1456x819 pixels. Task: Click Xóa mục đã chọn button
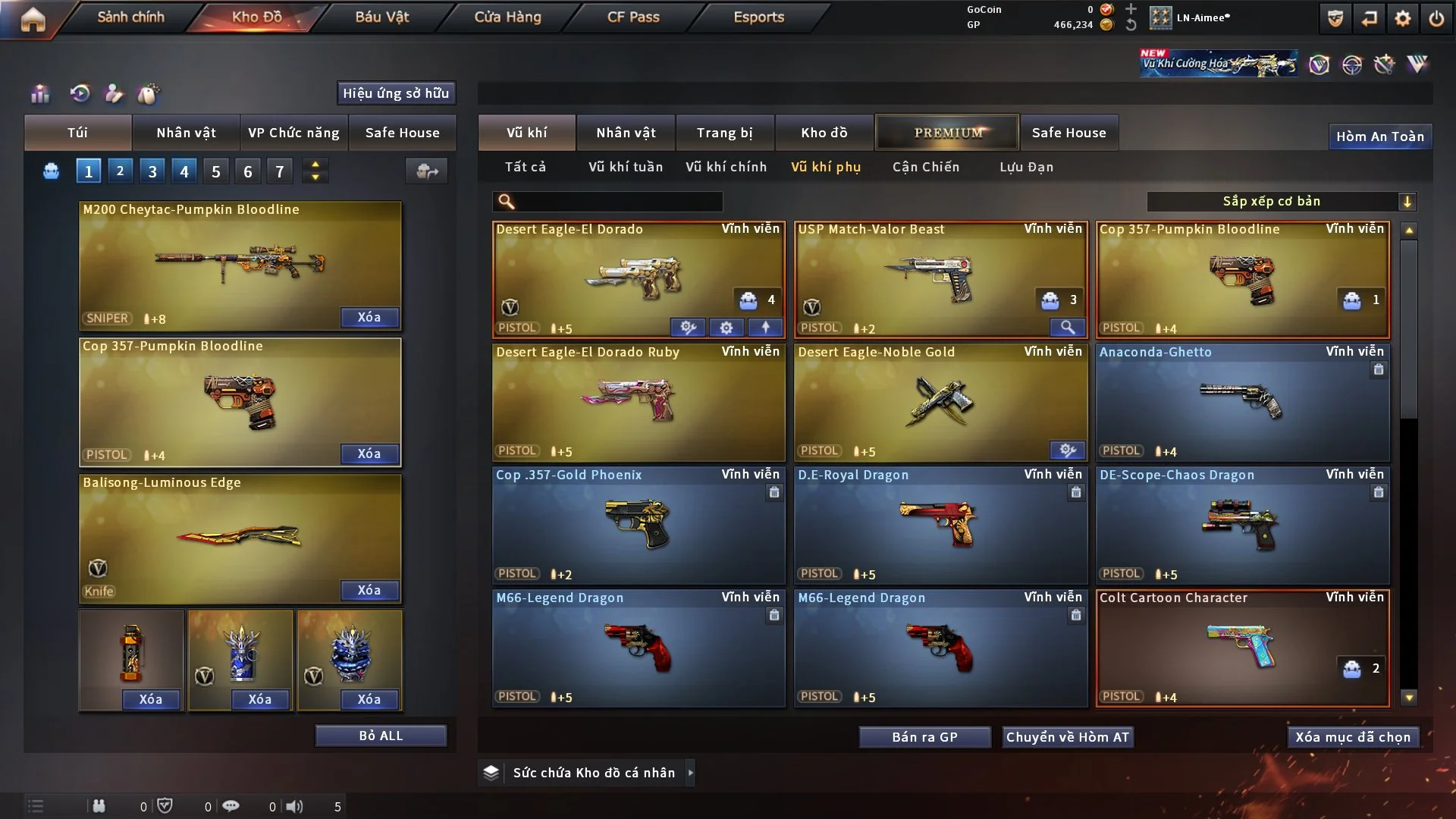point(1353,737)
